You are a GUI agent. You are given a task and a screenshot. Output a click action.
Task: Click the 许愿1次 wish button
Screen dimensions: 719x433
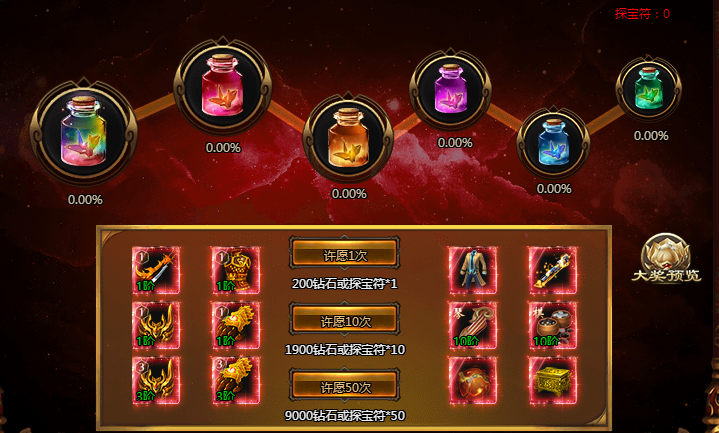(x=343, y=256)
